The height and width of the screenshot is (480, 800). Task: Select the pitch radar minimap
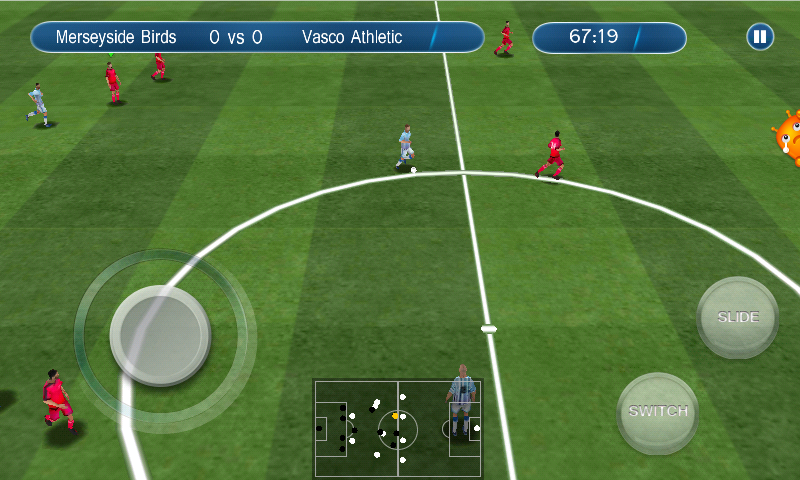click(398, 428)
